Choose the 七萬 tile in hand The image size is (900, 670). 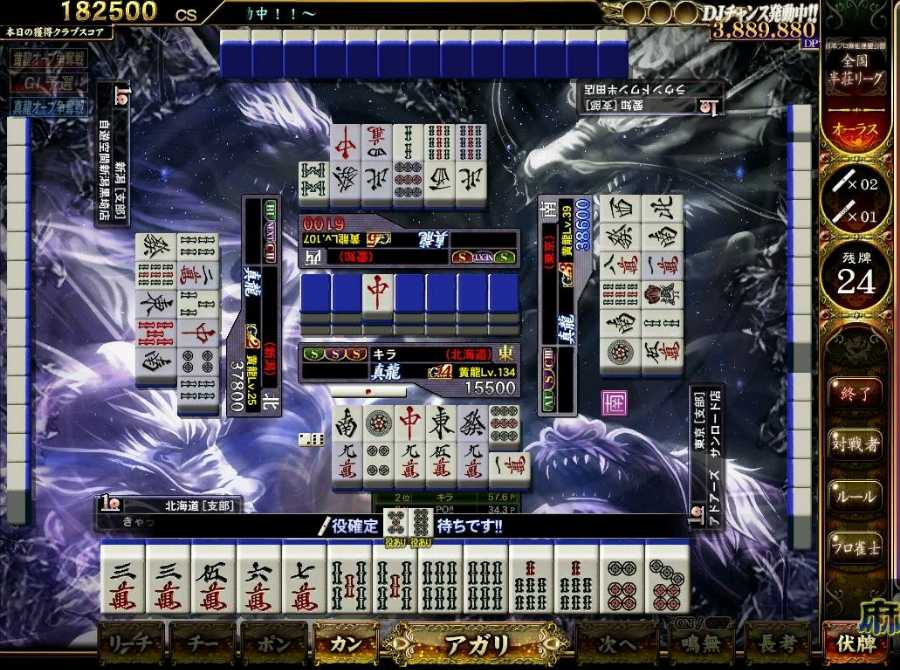304,580
